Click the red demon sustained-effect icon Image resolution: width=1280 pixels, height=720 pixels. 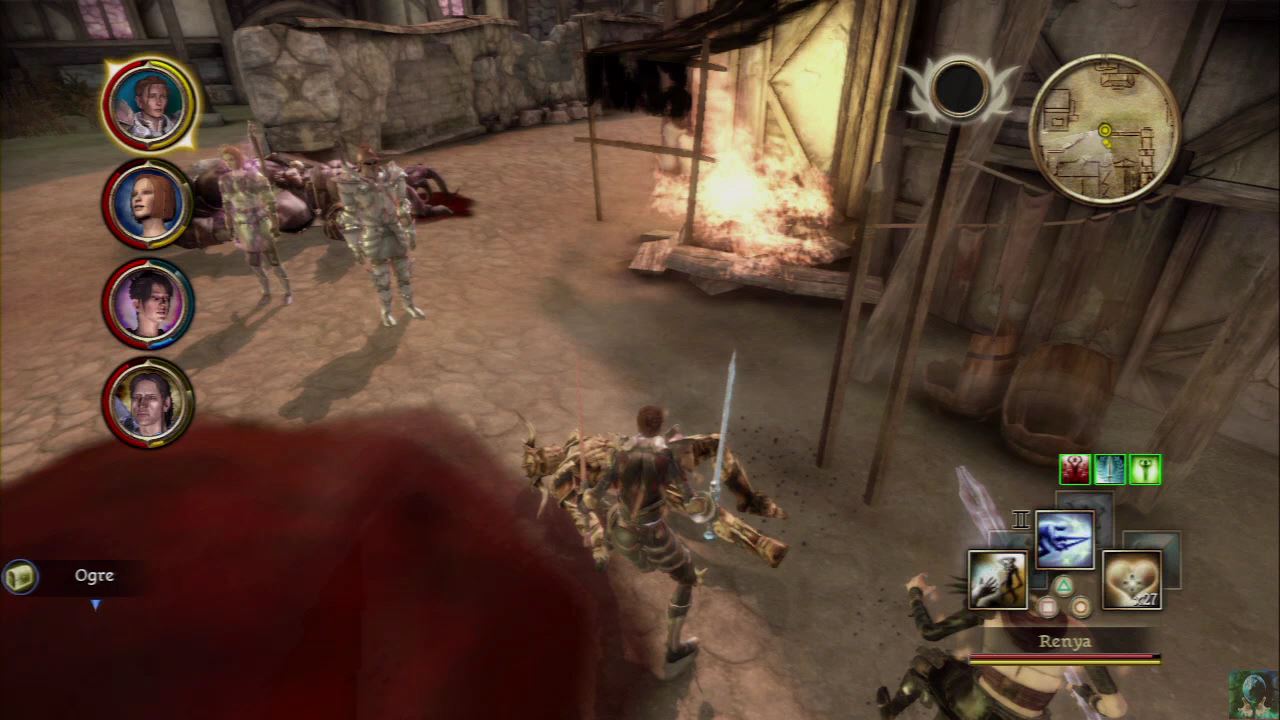click(x=1074, y=469)
